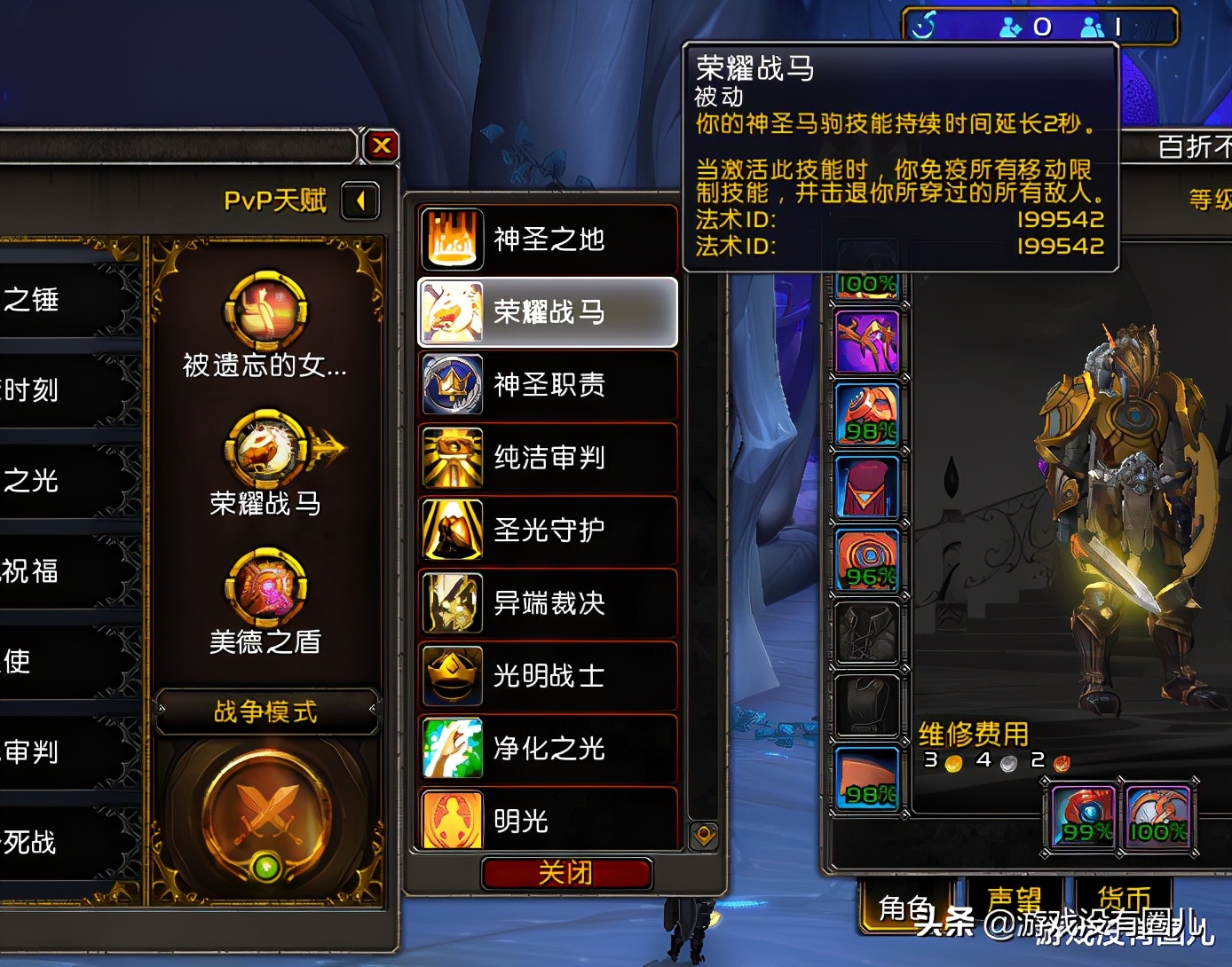Select the 光明战士 talent icon

pyautogui.click(x=453, y=676)
